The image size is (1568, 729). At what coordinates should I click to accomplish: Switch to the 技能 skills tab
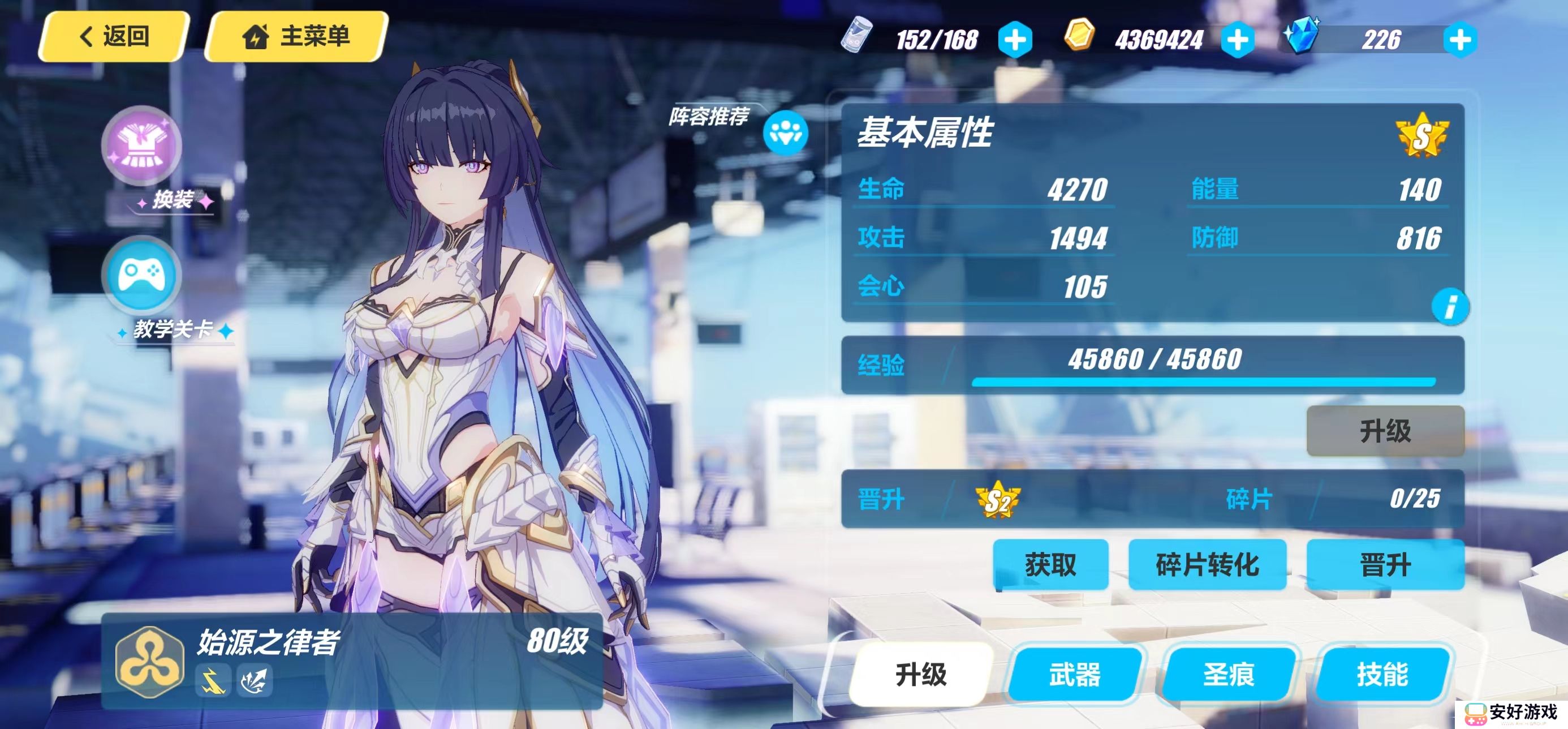(x=1382, y=674)
